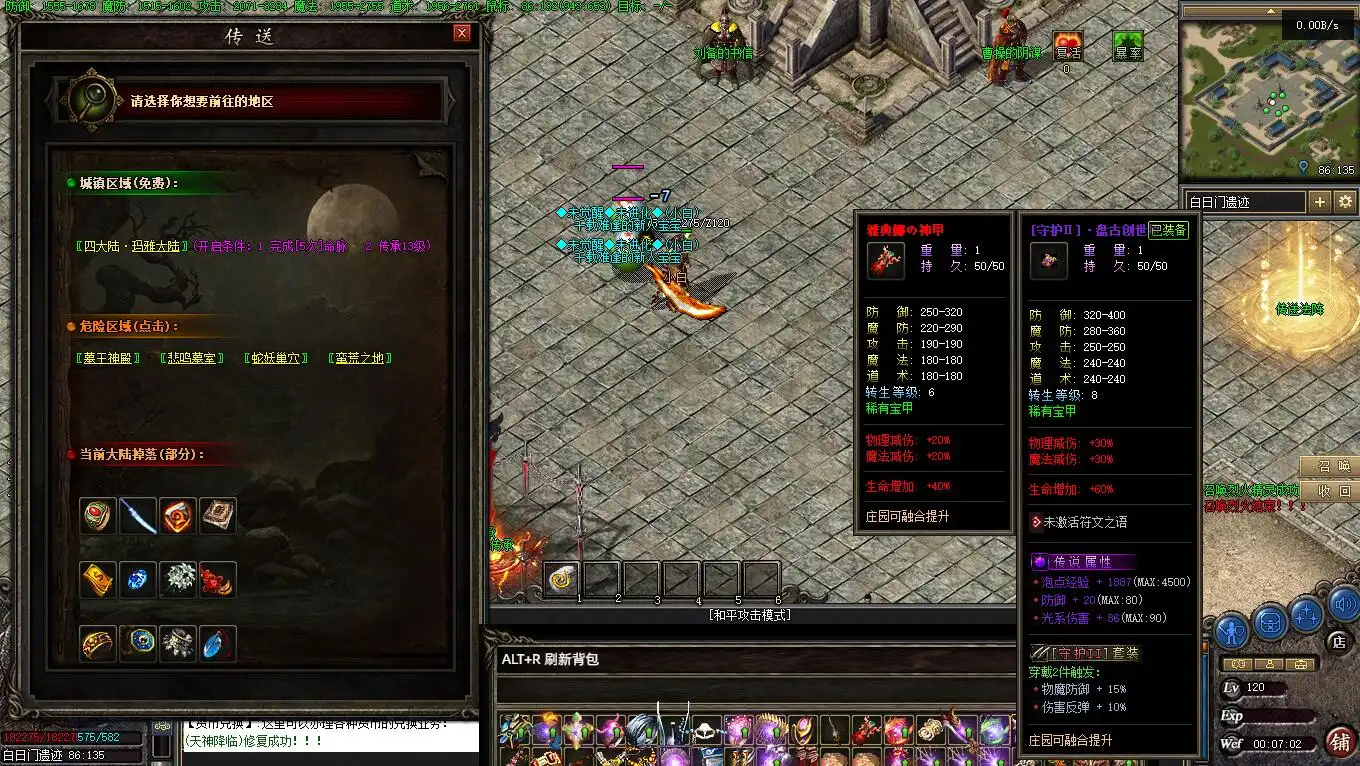Inspect the green ring drop icon
1360x766 pixels.
[x=98, y=516]
